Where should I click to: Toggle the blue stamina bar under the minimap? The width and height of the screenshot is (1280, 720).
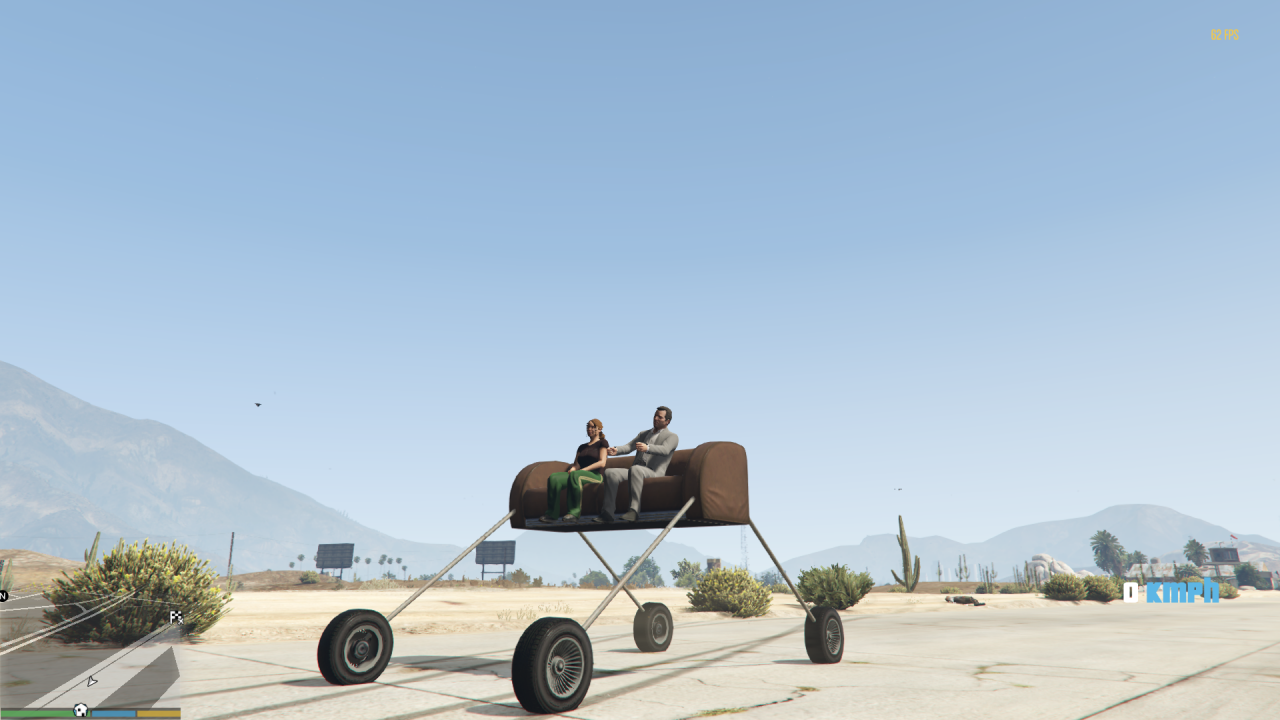click(x=113, y=712)
